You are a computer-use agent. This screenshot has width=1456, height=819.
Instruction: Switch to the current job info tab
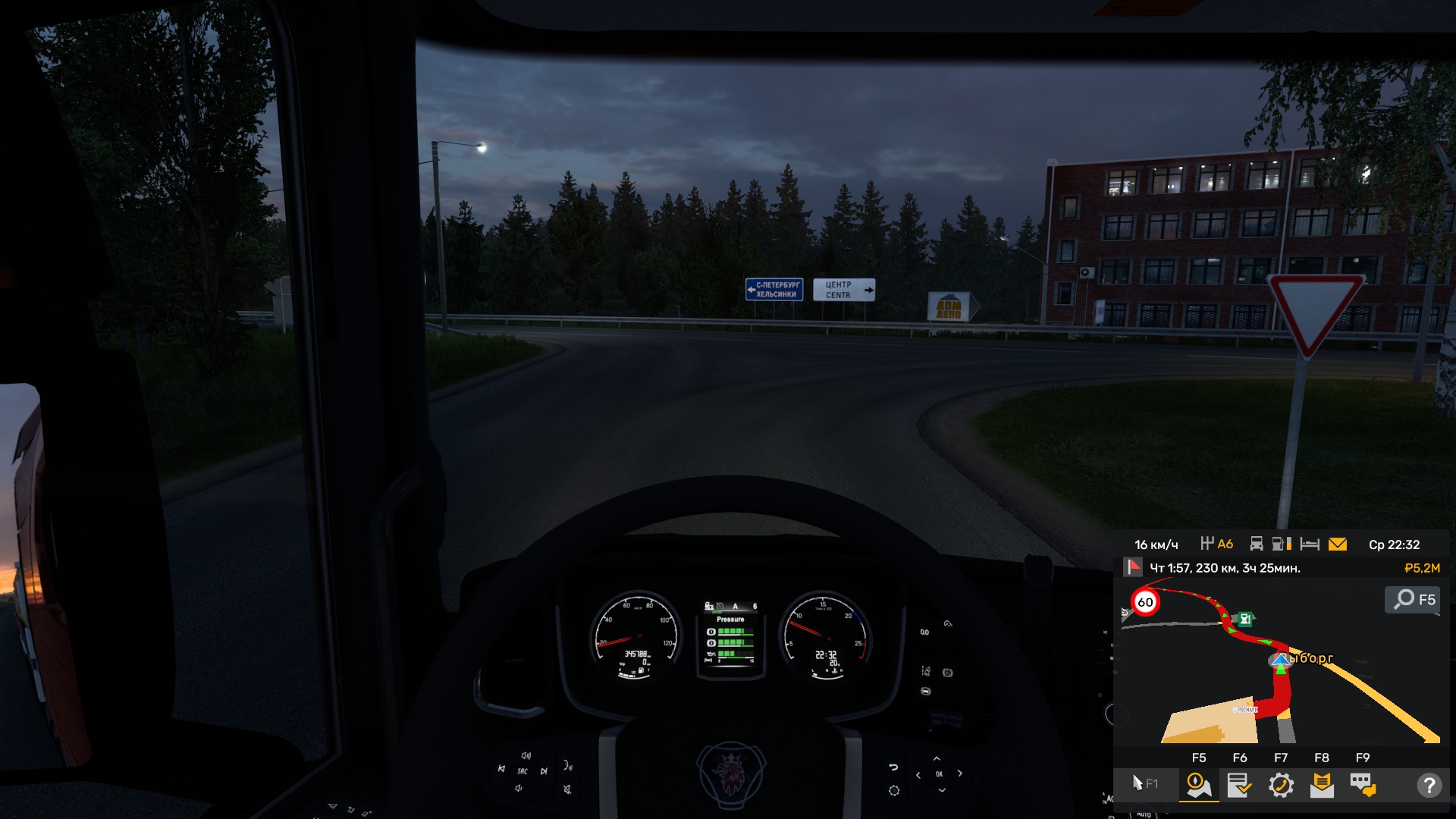click(1240, 785)
